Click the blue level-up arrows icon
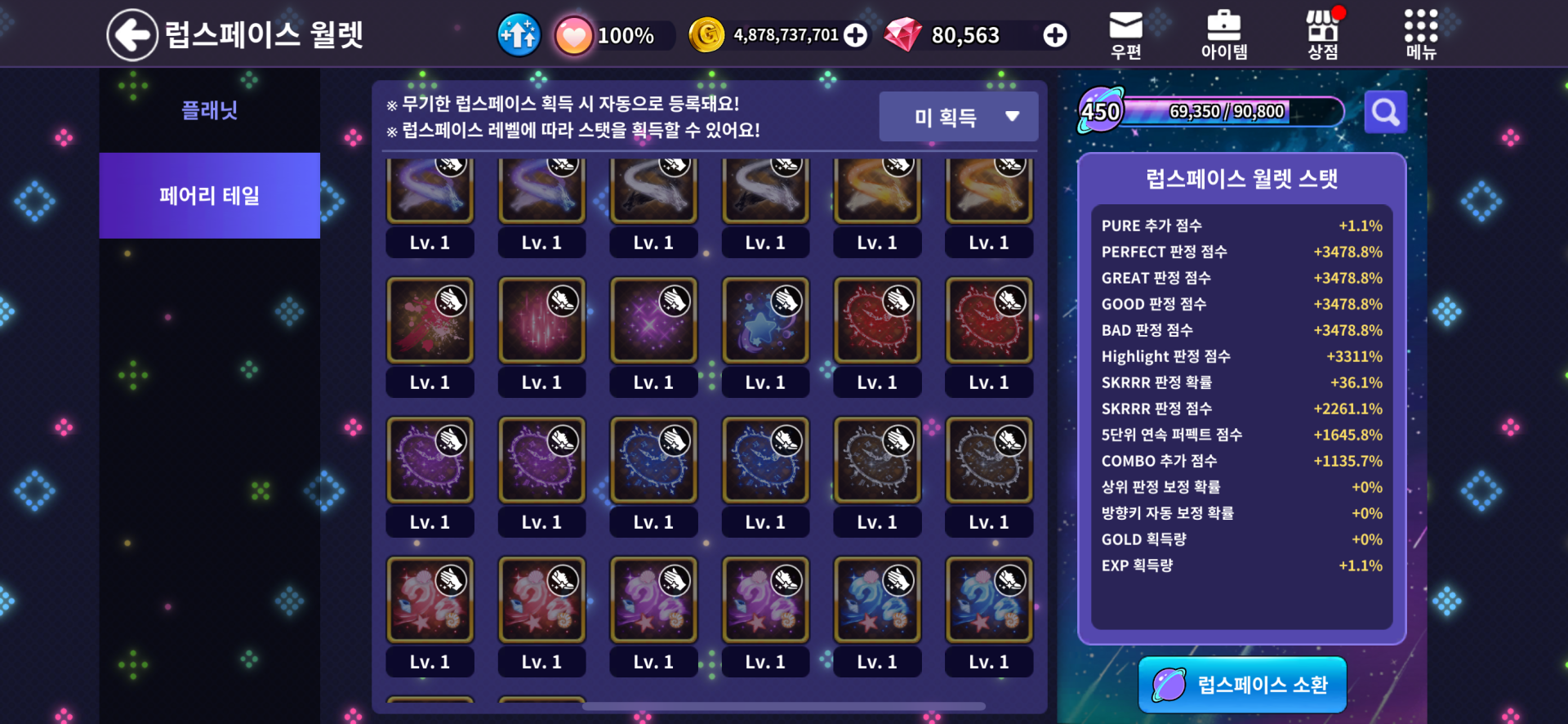The height and width of the screenshot is (724, 1568). [519, 35]
